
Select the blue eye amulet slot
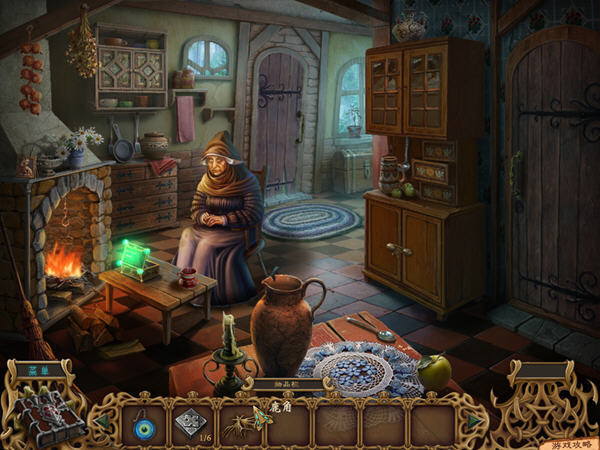(144, 424)
